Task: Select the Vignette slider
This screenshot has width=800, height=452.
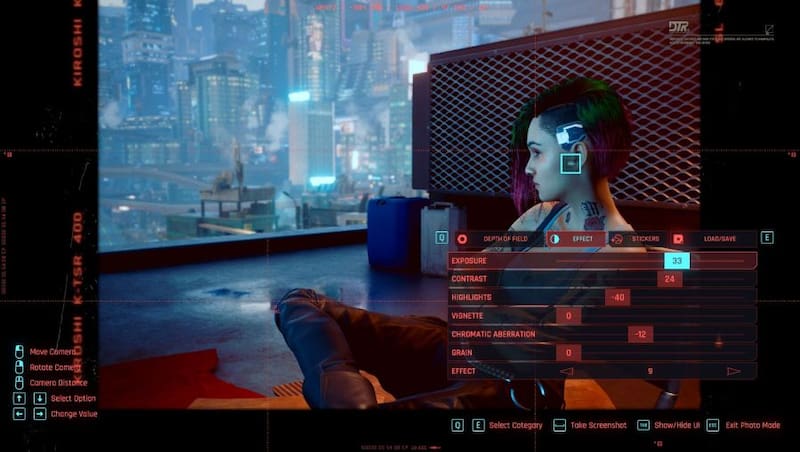Action: [x=569, y=316]
